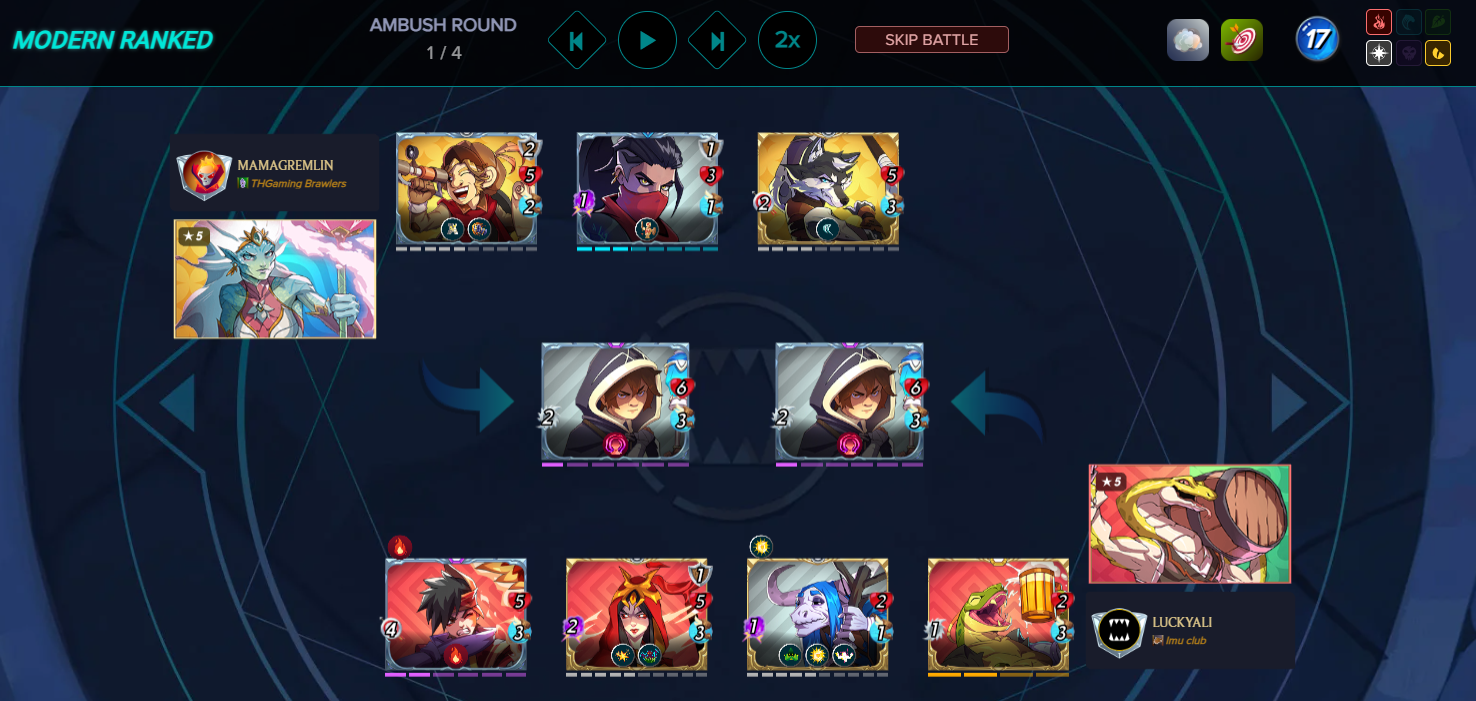The width and height of the screenshot is (1476, 701).
Task: Select the gold dragon element icon
Action: [1438, 53]
